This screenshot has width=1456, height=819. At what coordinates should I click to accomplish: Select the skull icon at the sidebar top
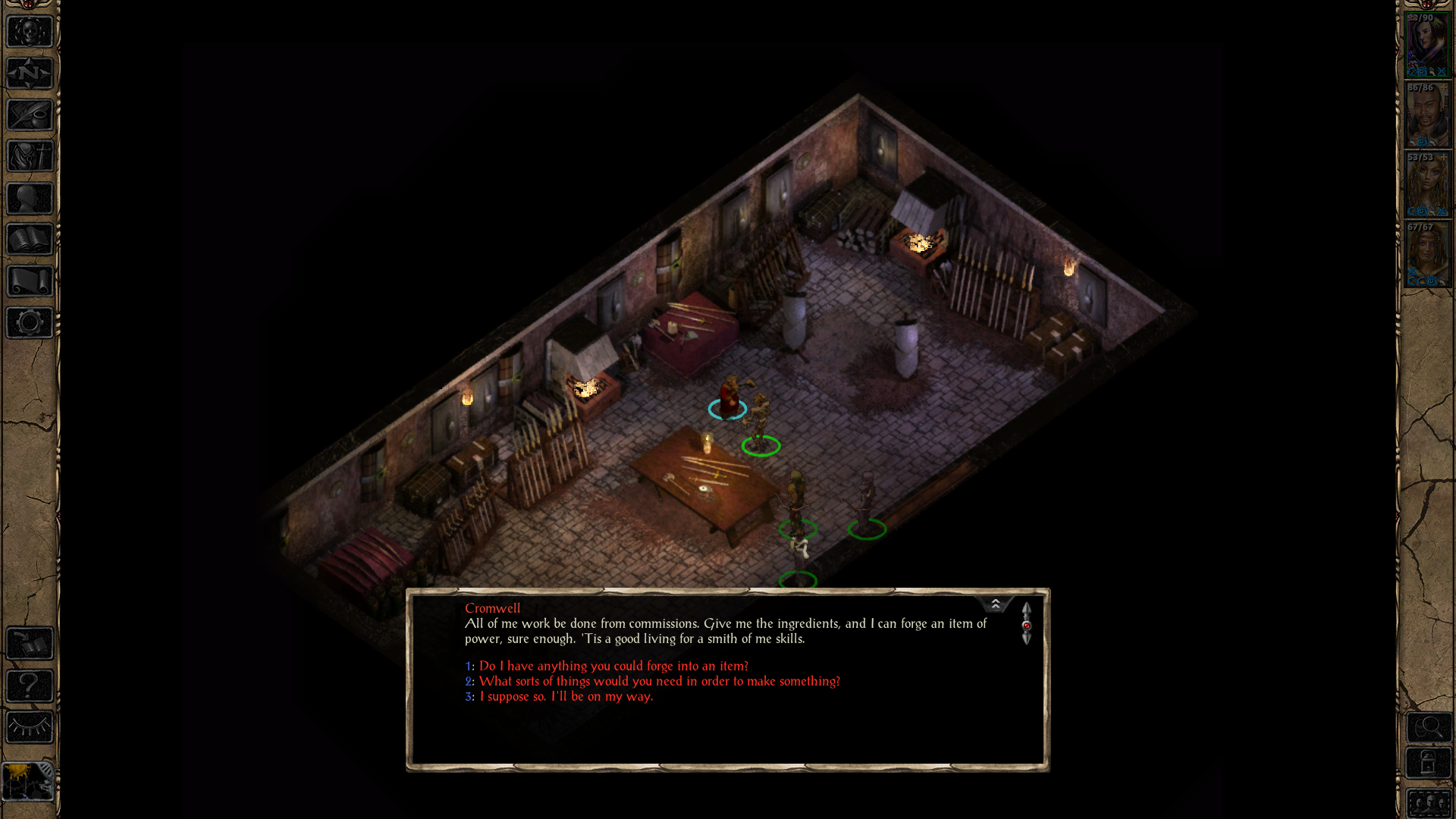tap(29, 33)
